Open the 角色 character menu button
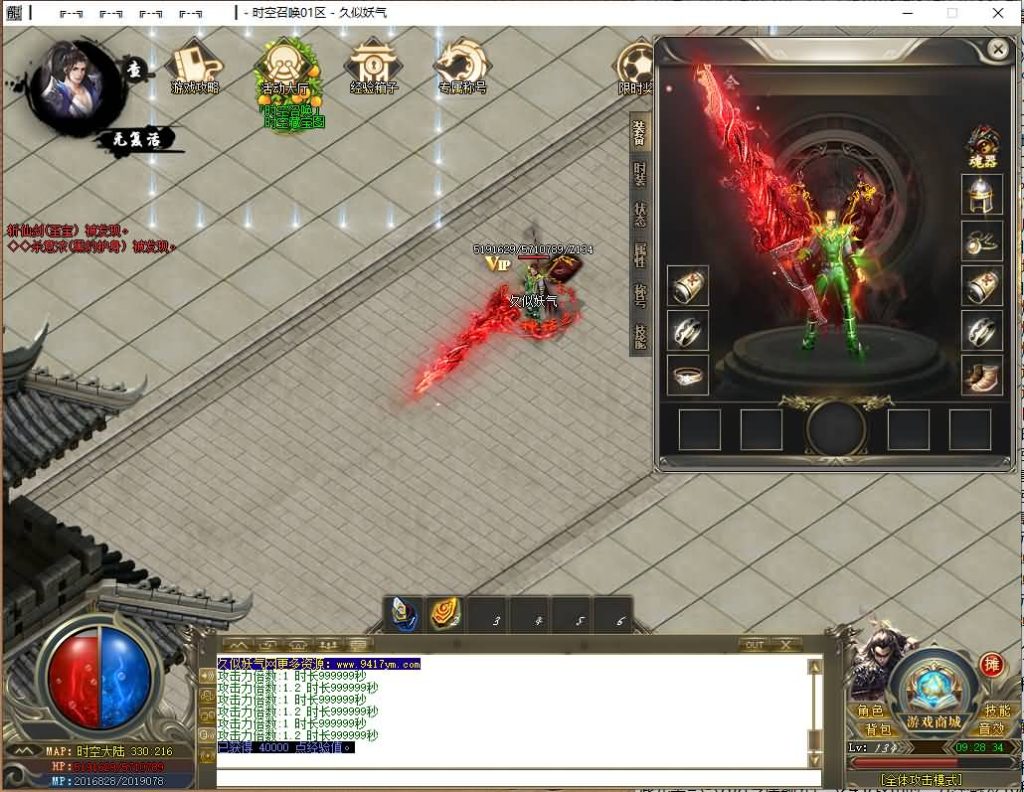The width and height of the screenshot is (1024, 792). (x=870, y=711)
